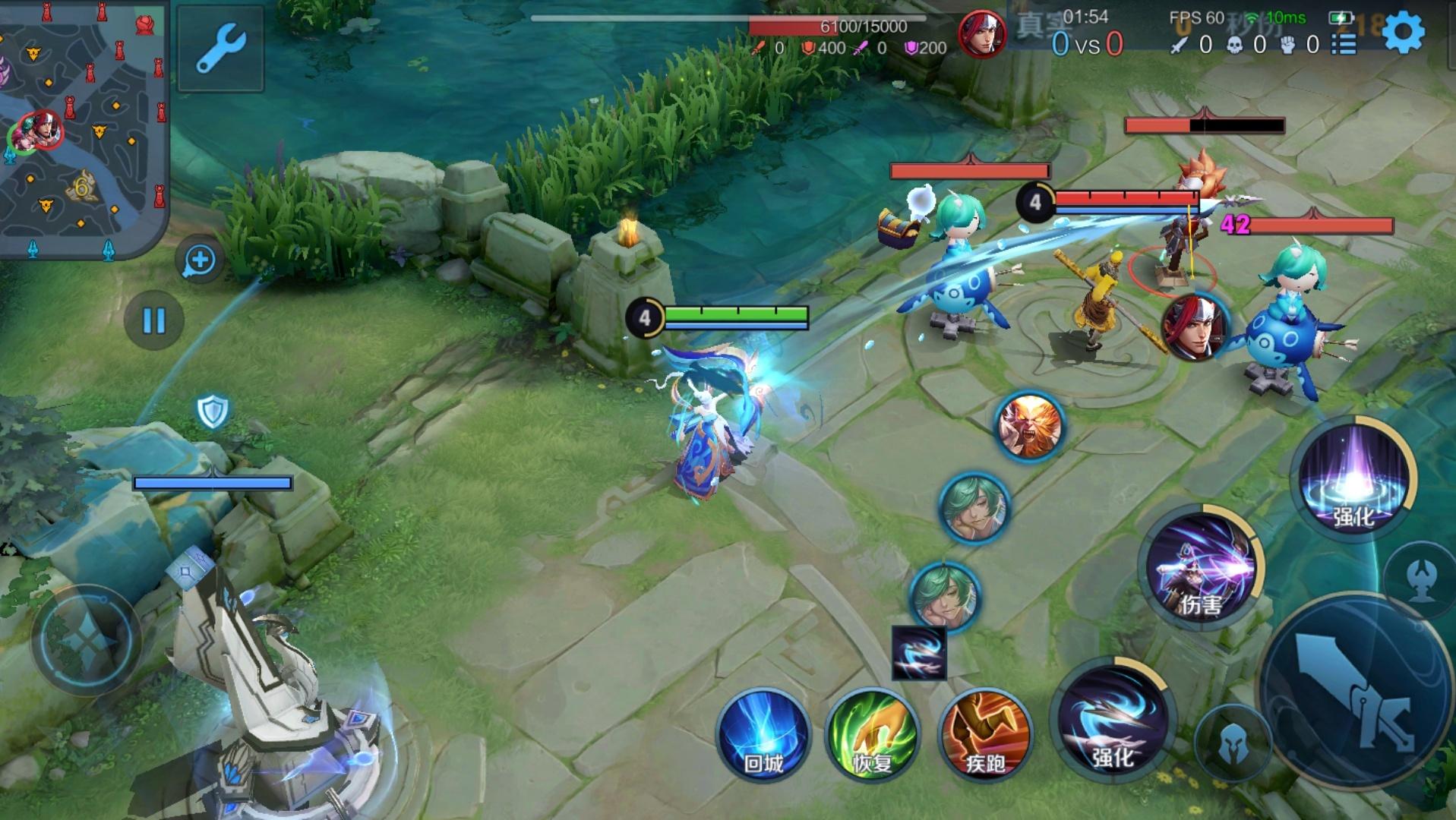Tap the equipment button at left edge
1456x820 pixels.
[x=85, y=639]
